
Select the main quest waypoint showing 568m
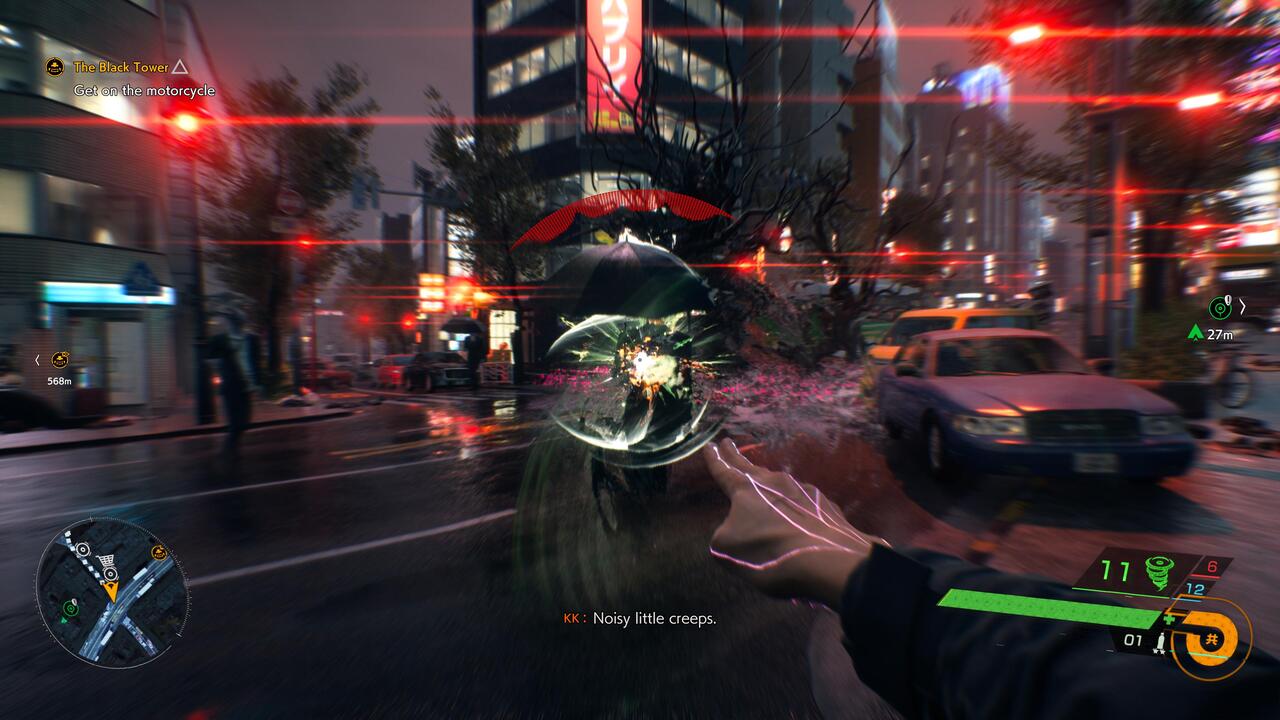coord(61,359)
